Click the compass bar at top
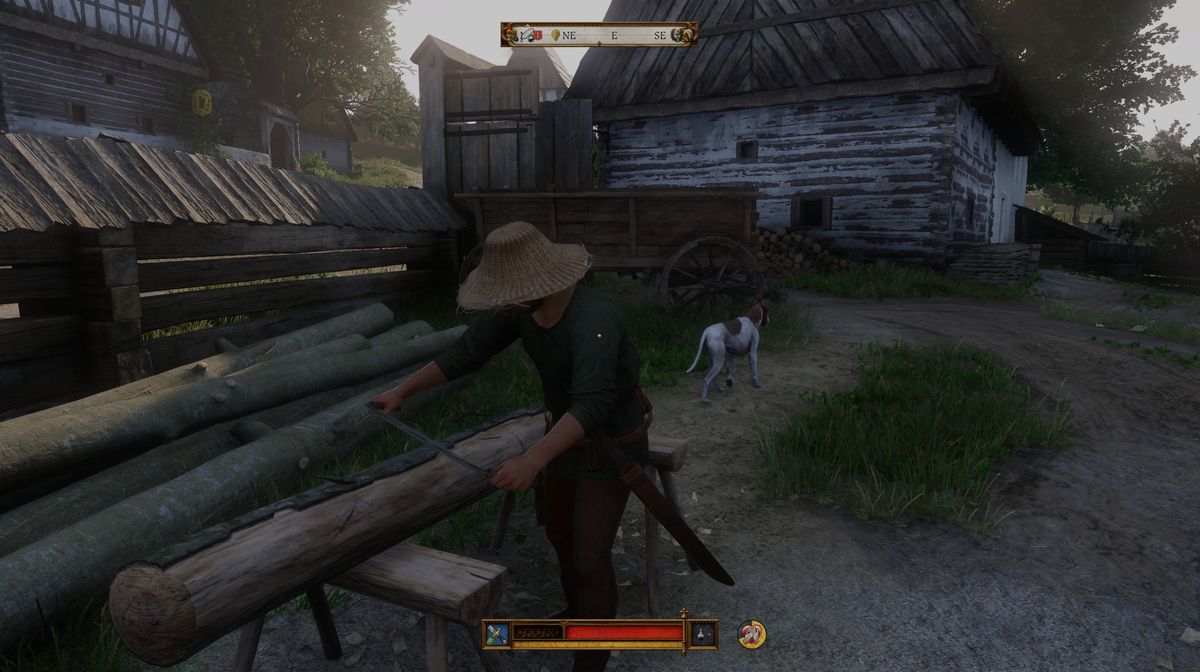 pos(600,34)
